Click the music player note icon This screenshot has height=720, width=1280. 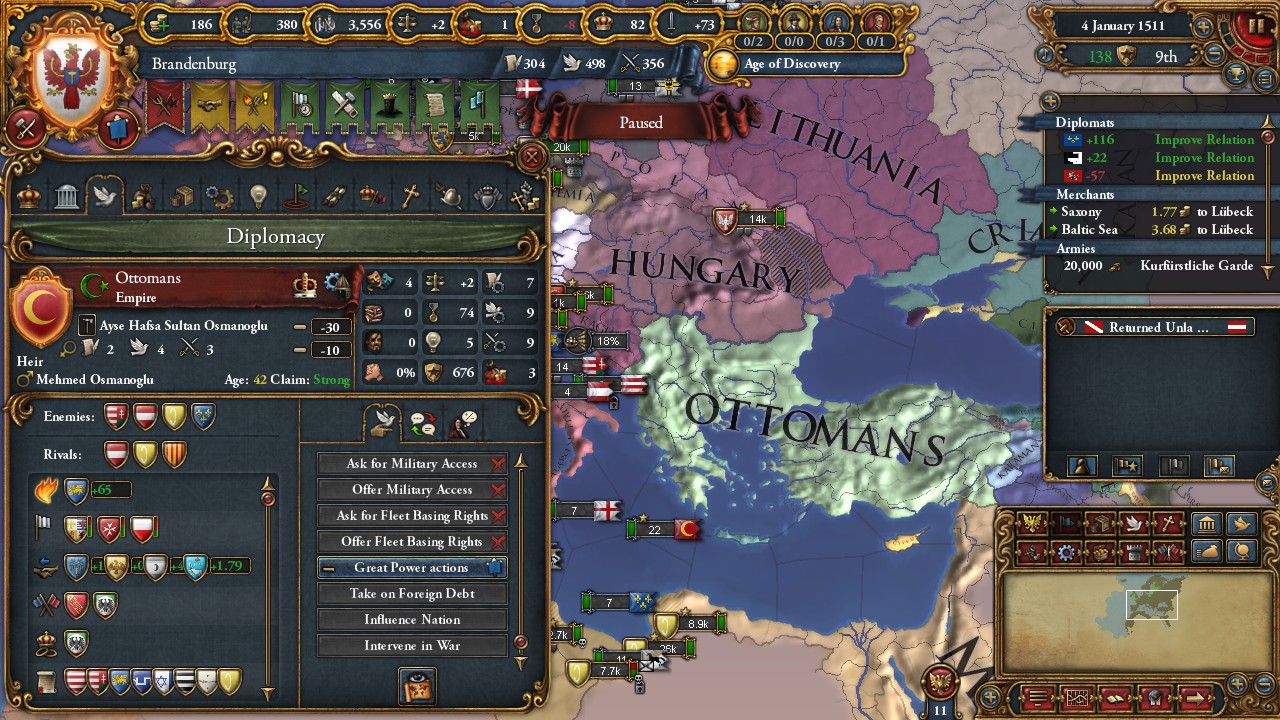(x=1045, y=53)
